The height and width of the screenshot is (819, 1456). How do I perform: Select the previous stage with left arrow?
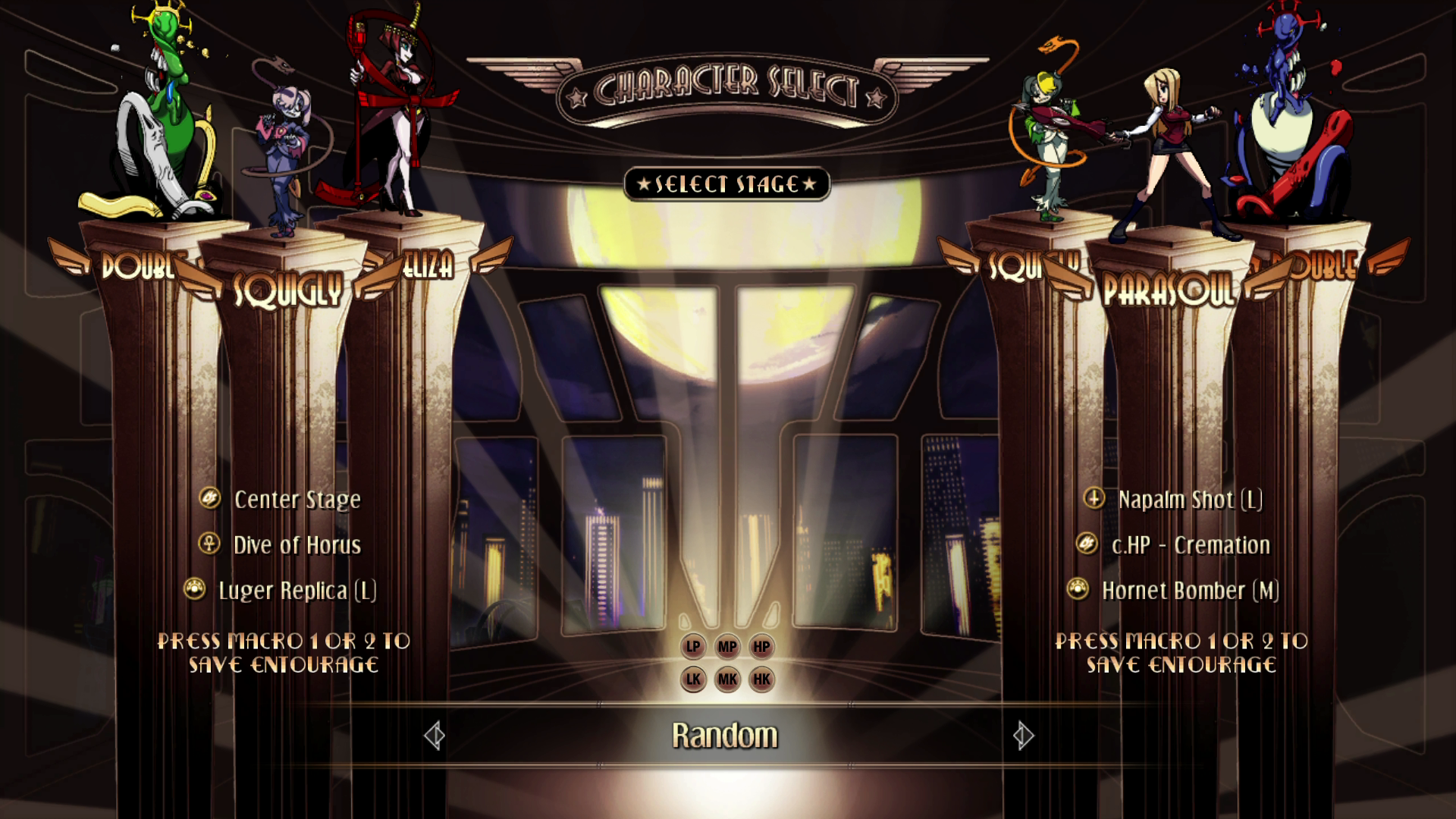click(435, 736)
